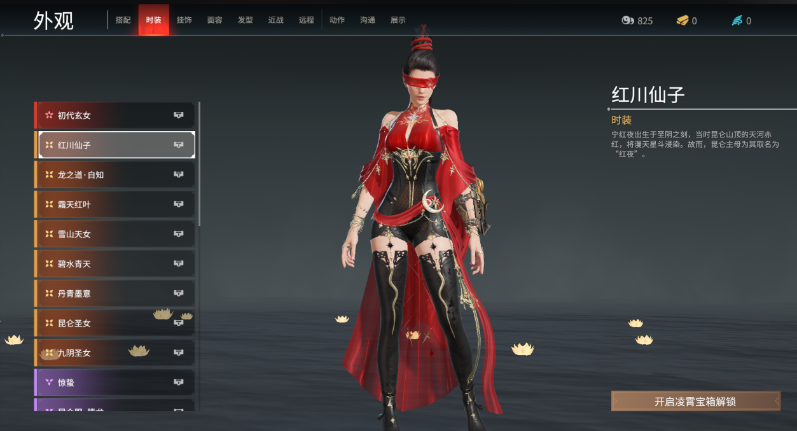Click the 开启凌霄宝箱解锁 unlock button
The width and height of the screenshot is (797, 431).
(x=695, y=401)
